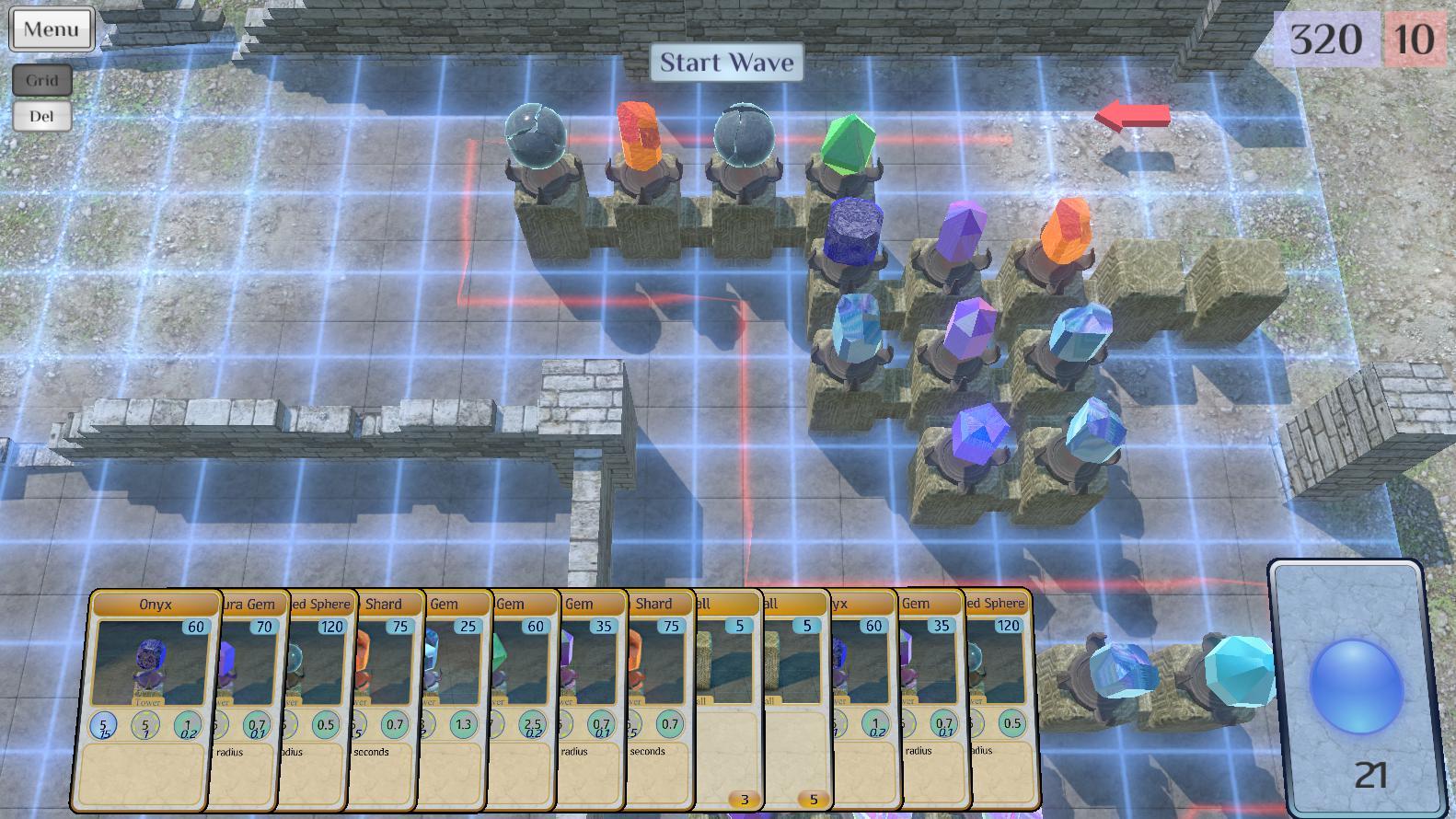The width and height of the screenshot is (1456, 819).
Task: Toggle the Grid overlay
Action: click(x=42, y=80)
